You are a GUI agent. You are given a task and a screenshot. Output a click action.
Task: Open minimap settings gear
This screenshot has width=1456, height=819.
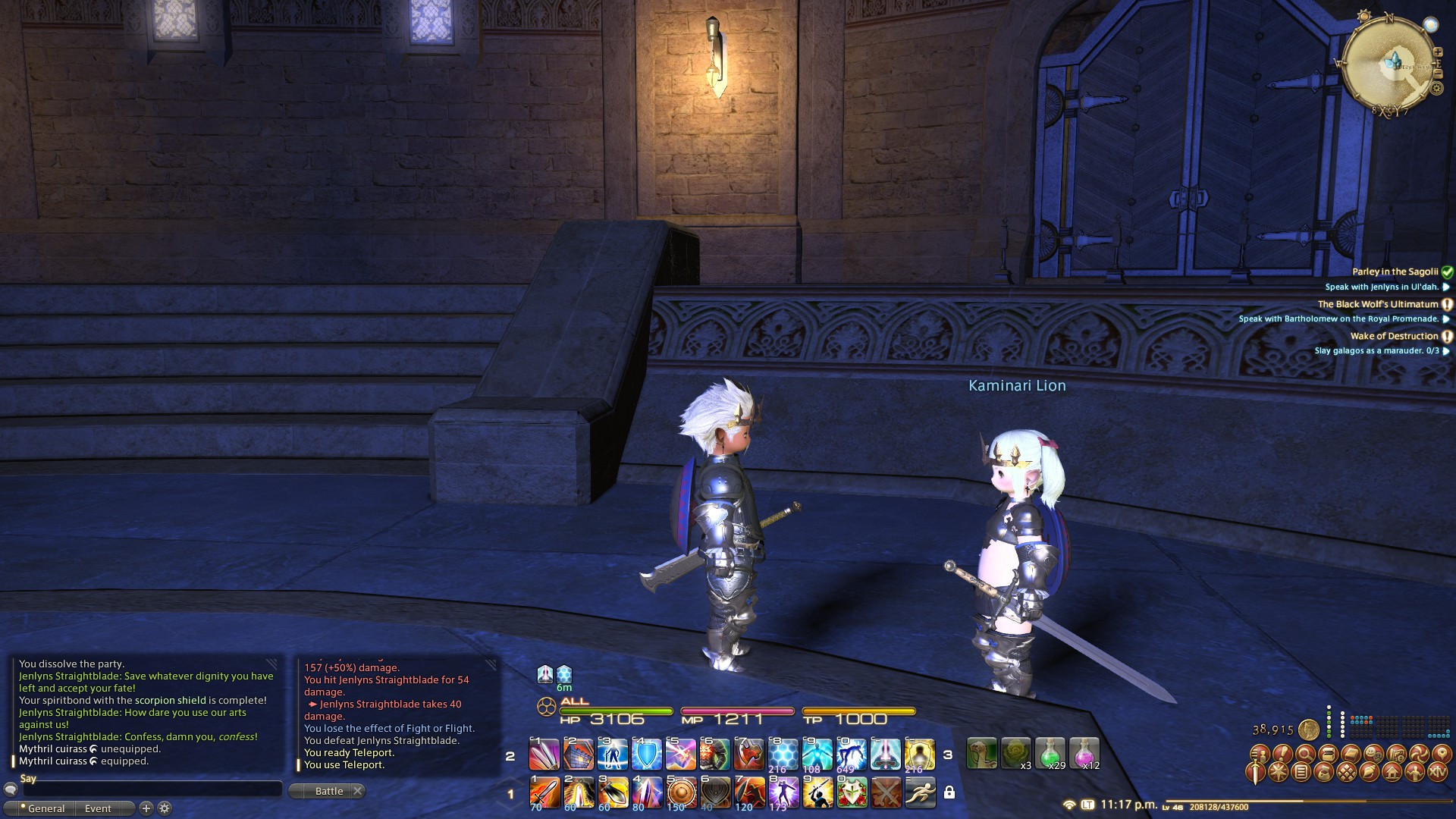tap(1436, 89)
